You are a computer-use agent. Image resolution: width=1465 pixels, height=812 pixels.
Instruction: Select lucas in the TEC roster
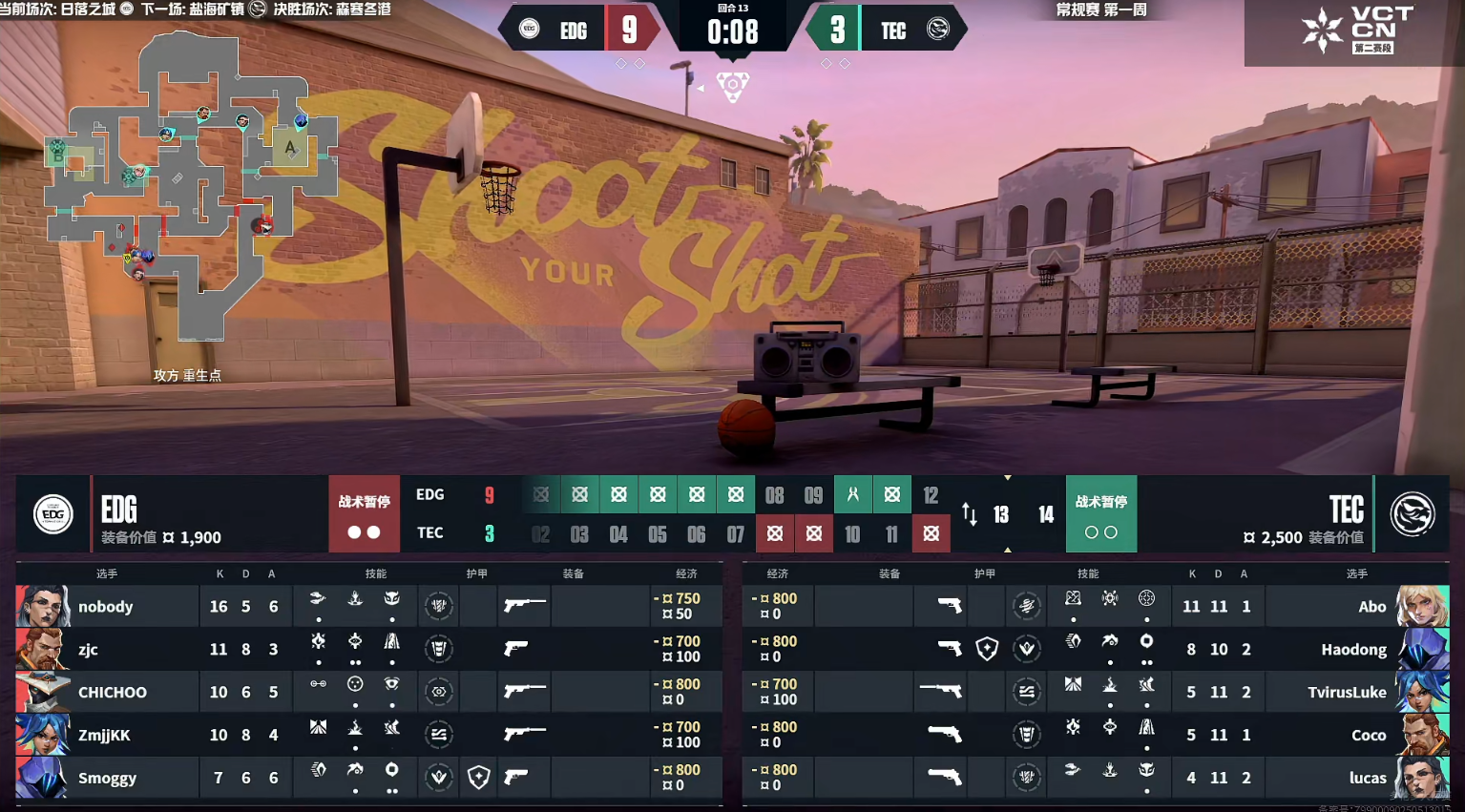(1367, 778)
